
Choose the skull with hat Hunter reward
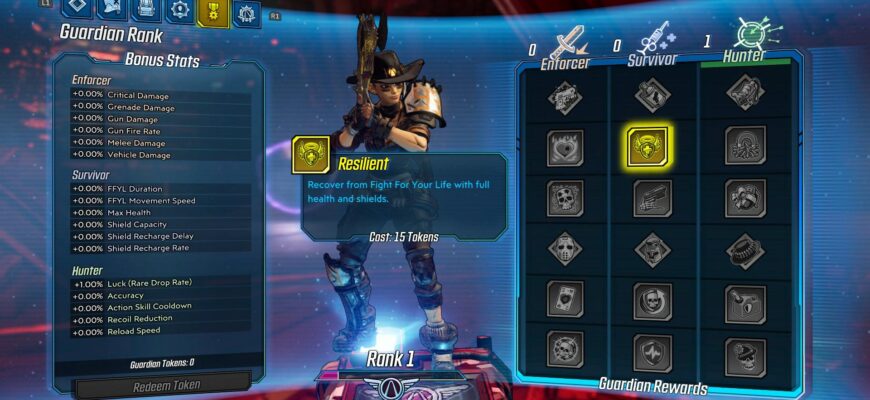(x=744, y=351)
